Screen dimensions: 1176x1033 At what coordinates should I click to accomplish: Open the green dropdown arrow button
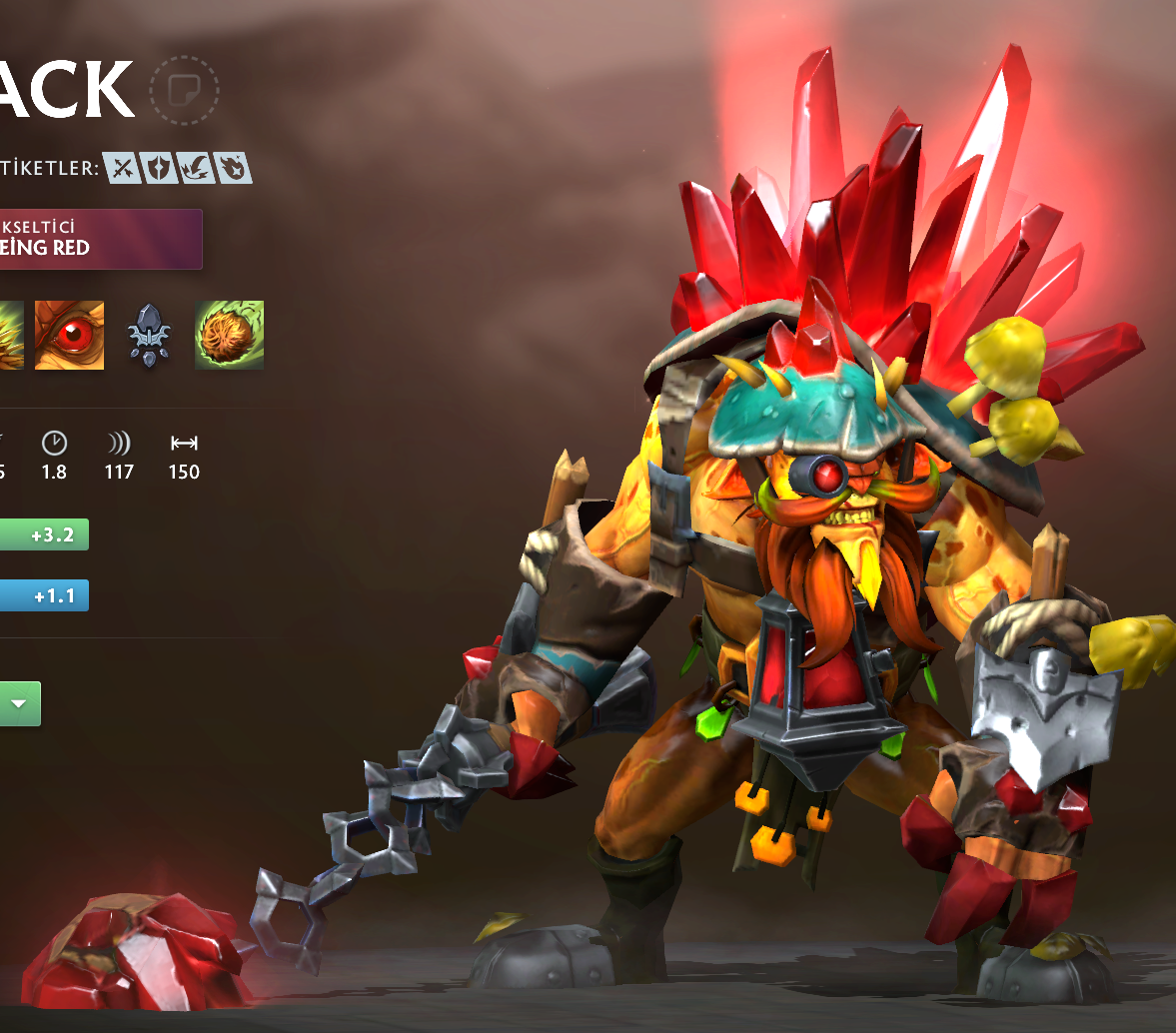point(19,703)
